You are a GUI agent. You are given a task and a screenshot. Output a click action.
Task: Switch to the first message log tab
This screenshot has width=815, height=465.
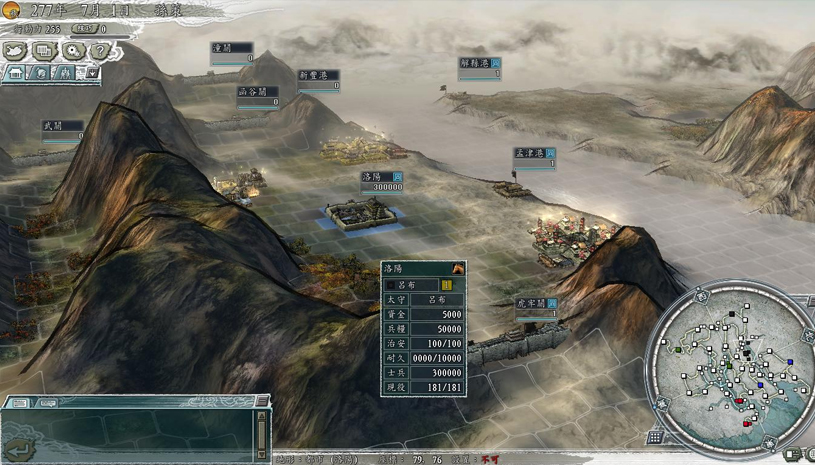point(17,402)
